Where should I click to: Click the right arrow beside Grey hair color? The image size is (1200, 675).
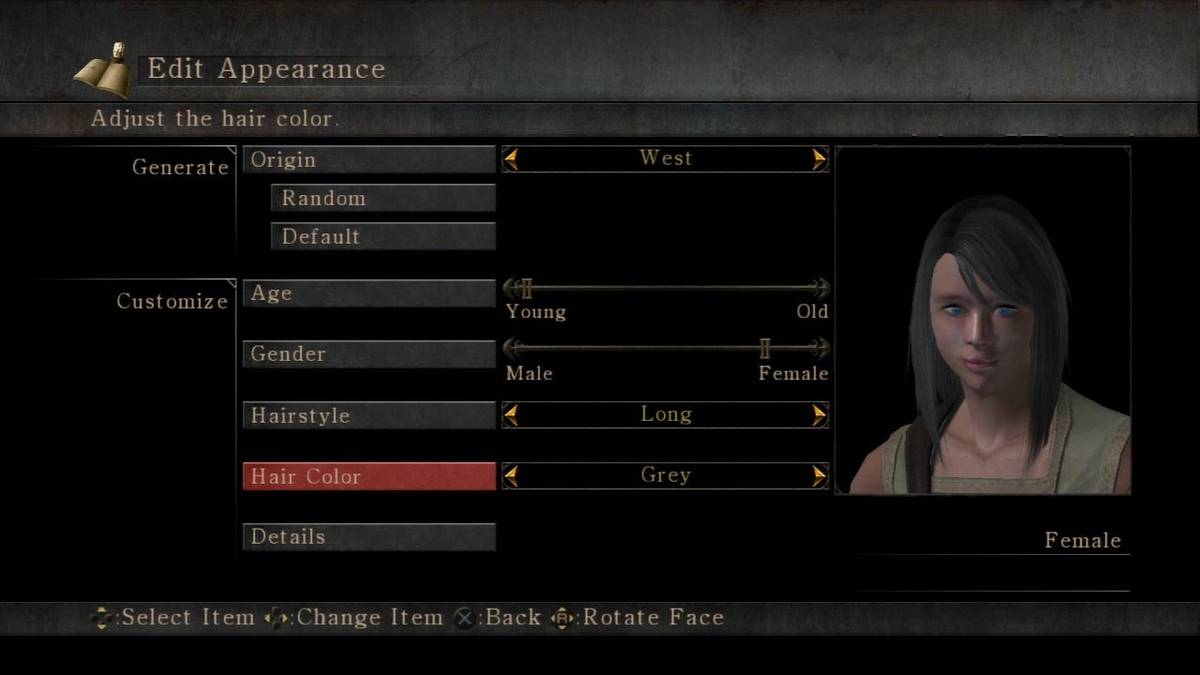(x=820, y=476)
